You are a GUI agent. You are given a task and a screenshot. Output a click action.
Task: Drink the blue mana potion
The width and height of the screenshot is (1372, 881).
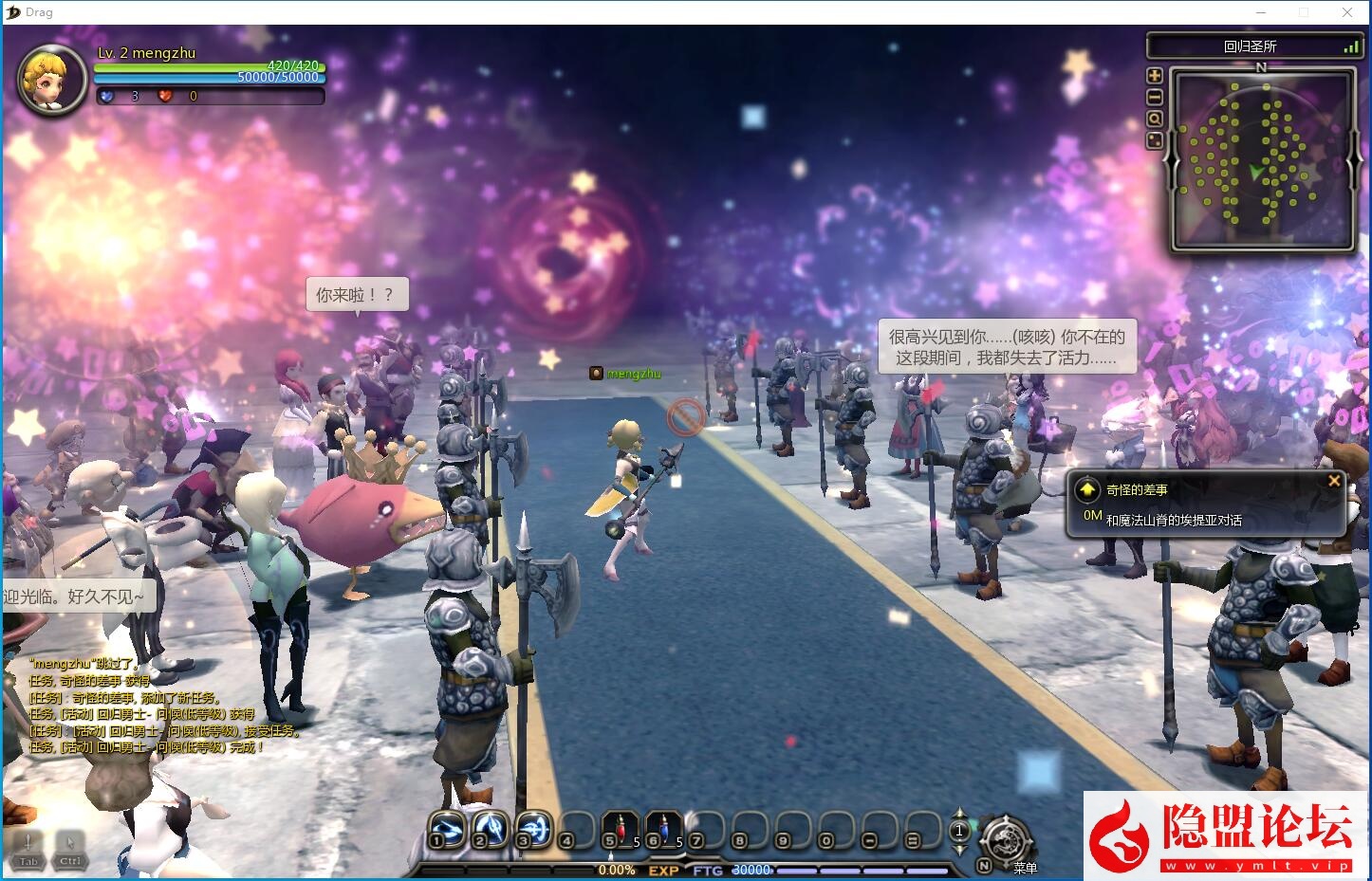click(x=664, y=828)
